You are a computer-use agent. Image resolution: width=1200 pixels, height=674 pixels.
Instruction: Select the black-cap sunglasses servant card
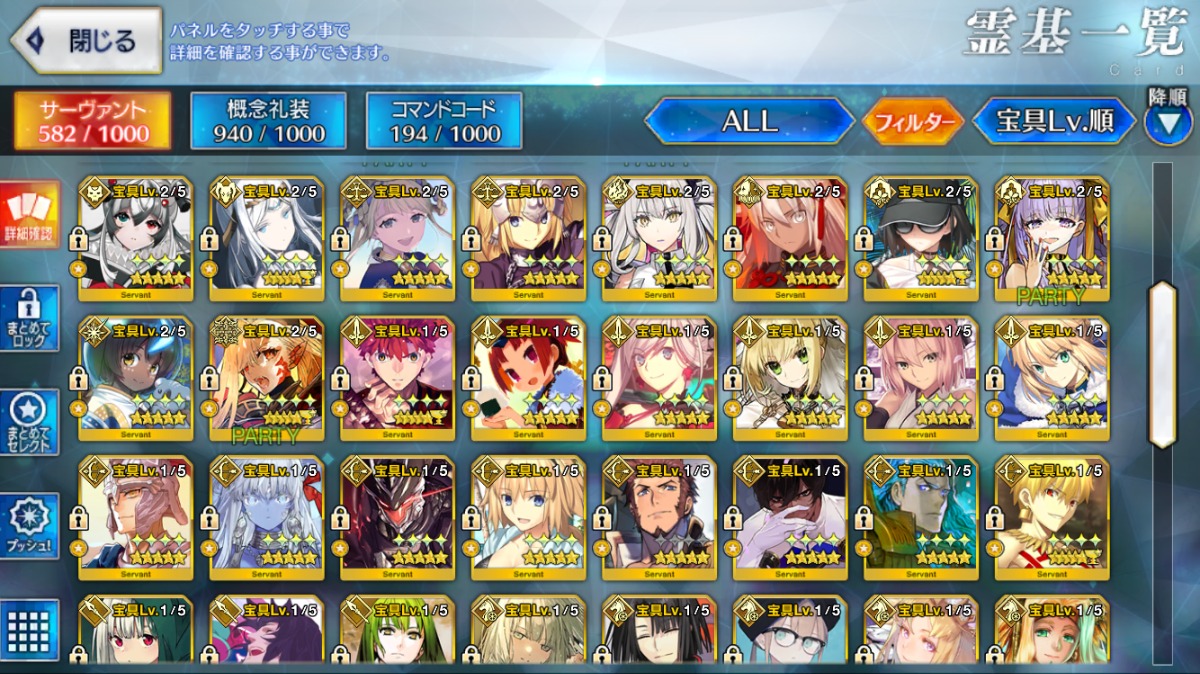tap(921, 236)
